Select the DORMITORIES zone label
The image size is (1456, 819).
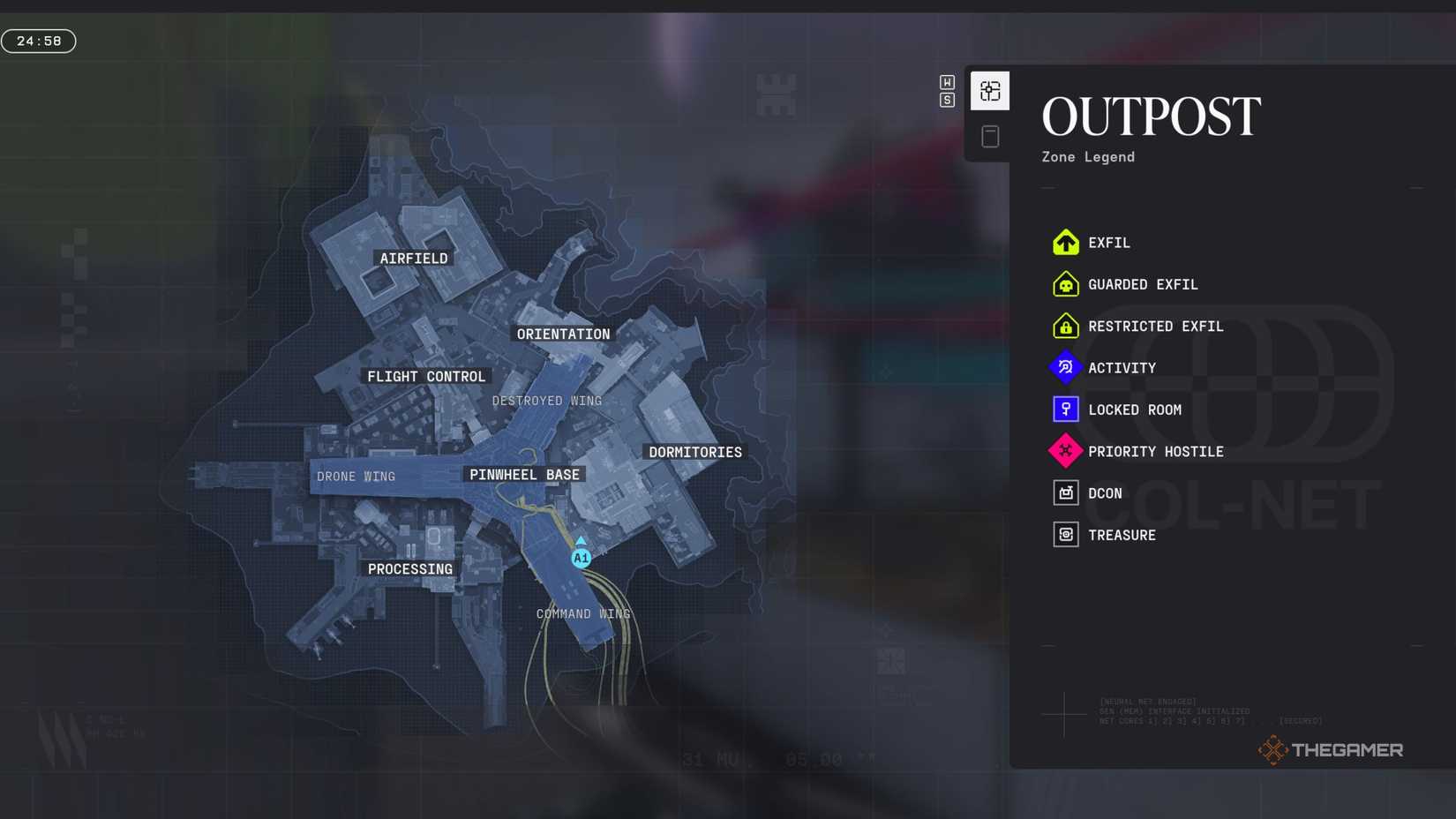point(694,451)
